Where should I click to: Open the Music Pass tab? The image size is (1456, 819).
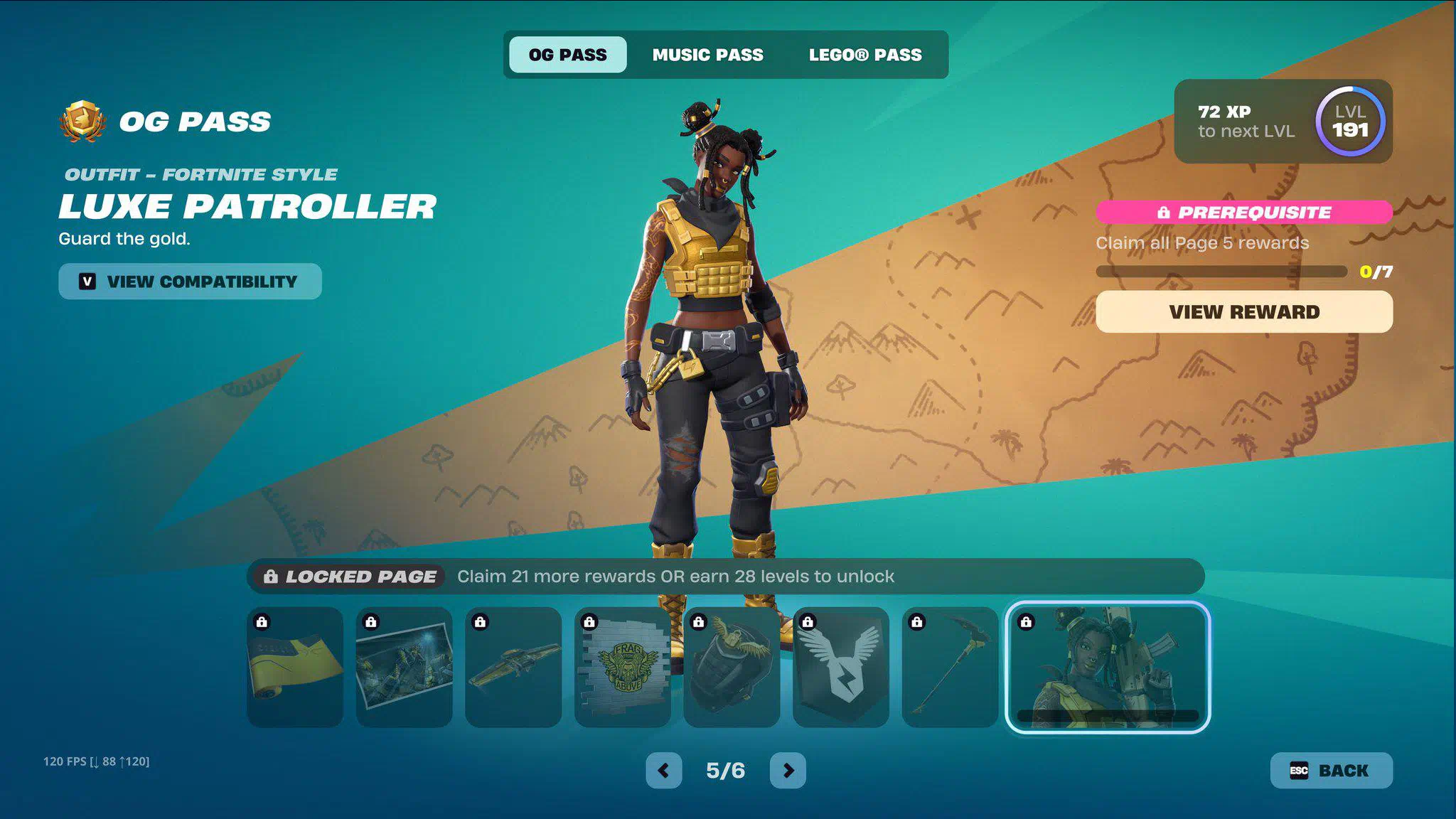coord(707,55)
